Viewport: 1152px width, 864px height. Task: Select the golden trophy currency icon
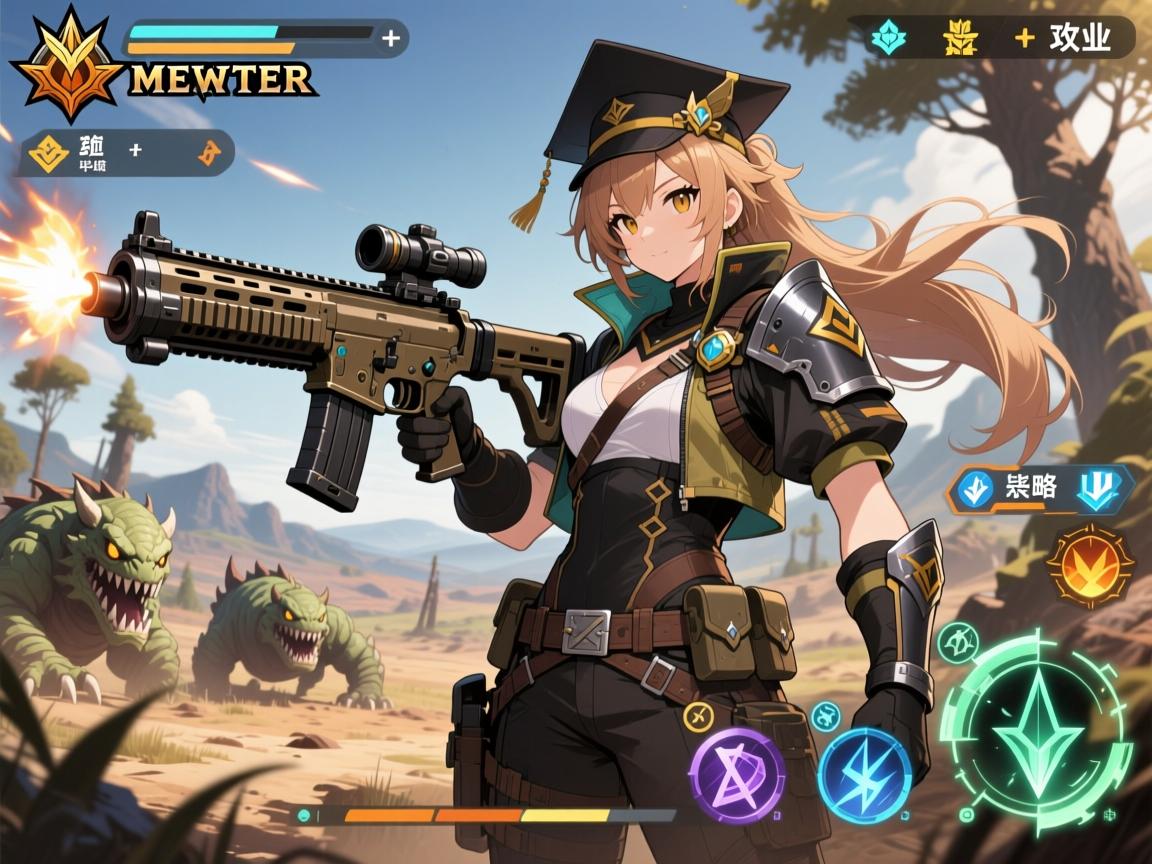pos(958,37)
